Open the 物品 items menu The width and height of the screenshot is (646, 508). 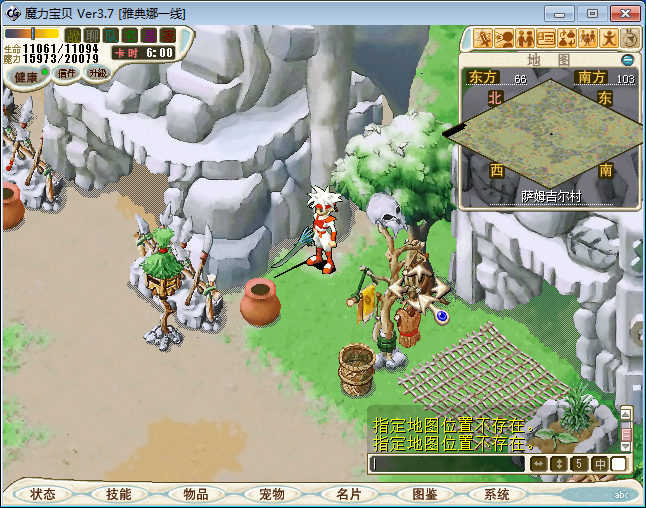coord(195,494)
